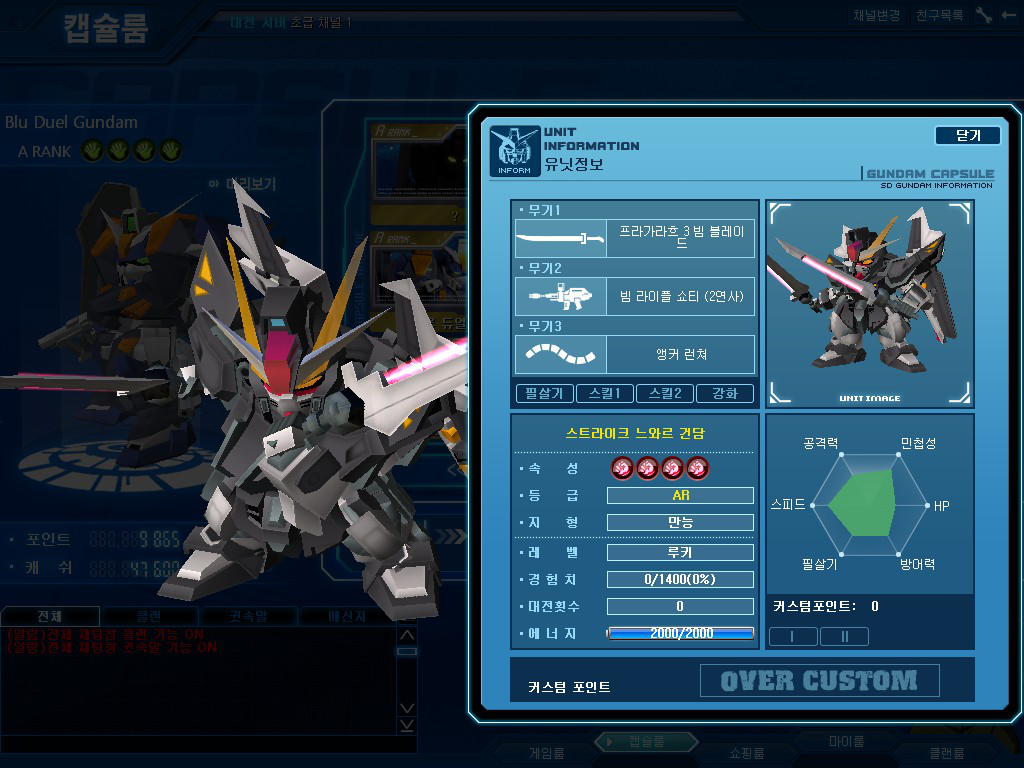
Task: Click the OVER CUSTOM button
Action: [x=819, y=681]
